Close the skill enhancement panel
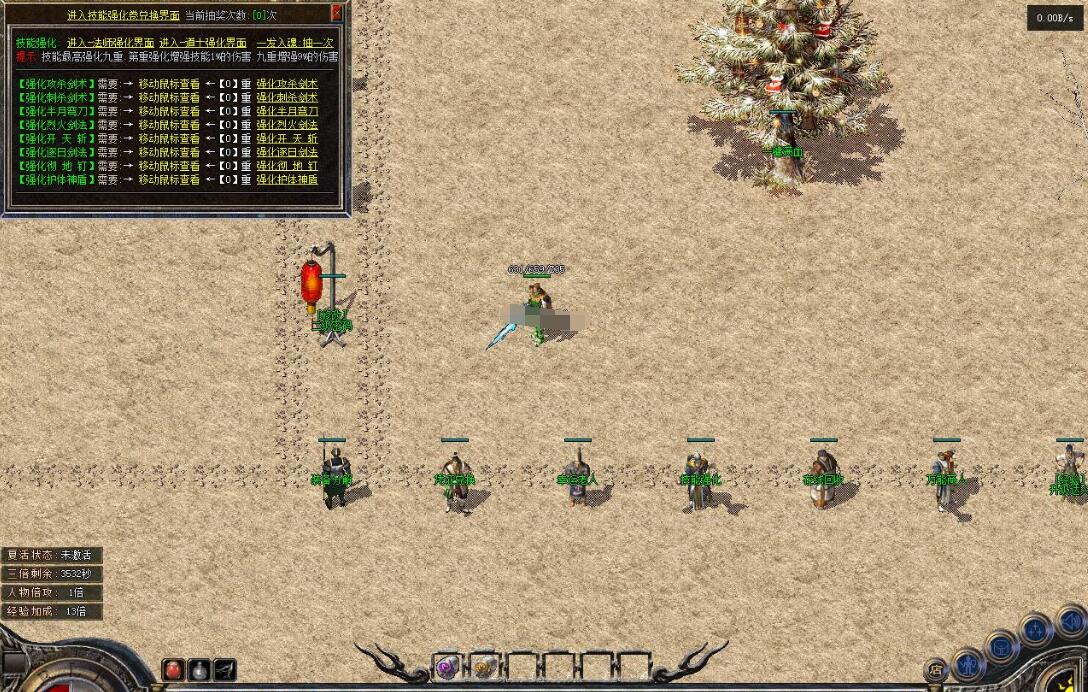The height and width of the screenshot is (692, 1088). click(x=337, y=14)
